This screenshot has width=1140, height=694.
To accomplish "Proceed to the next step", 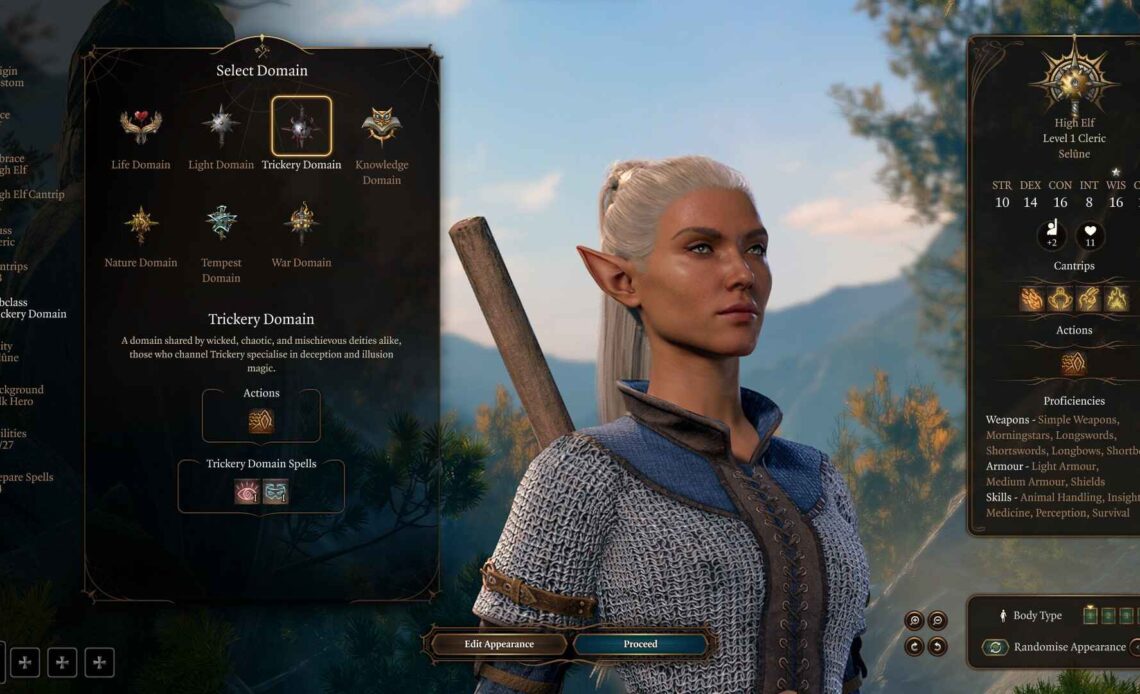I will 640,644.
